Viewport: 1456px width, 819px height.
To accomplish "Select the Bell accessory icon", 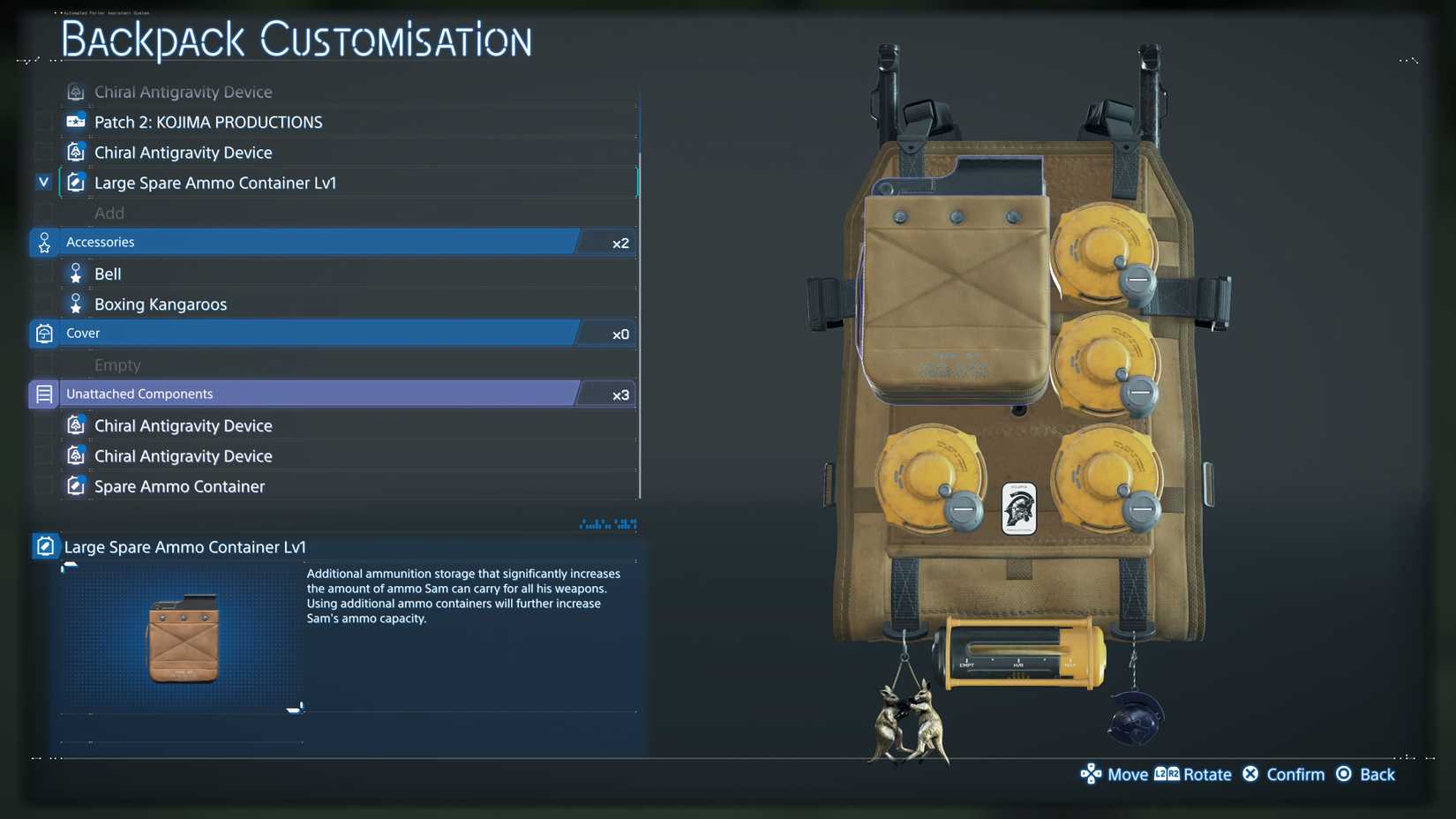I will [x=75, y=273].
